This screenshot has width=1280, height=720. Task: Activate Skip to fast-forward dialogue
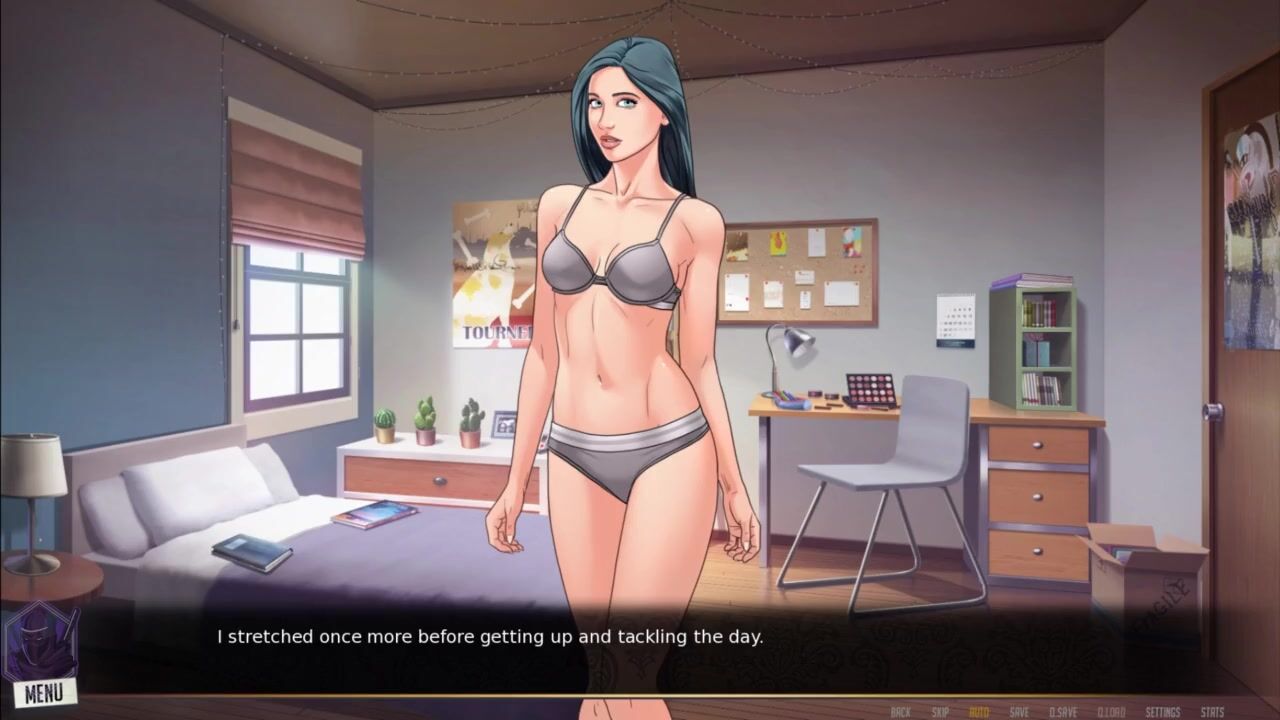(940, 712)
